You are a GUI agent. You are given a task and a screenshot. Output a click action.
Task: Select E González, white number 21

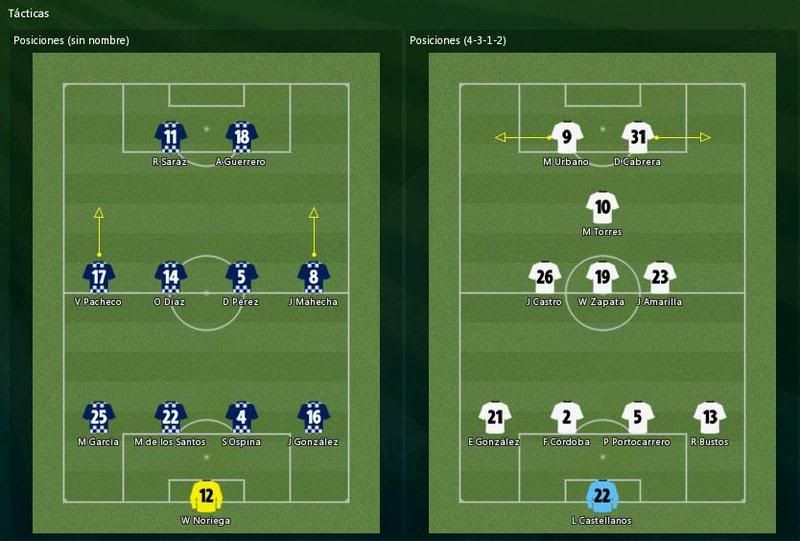point(495,417)
